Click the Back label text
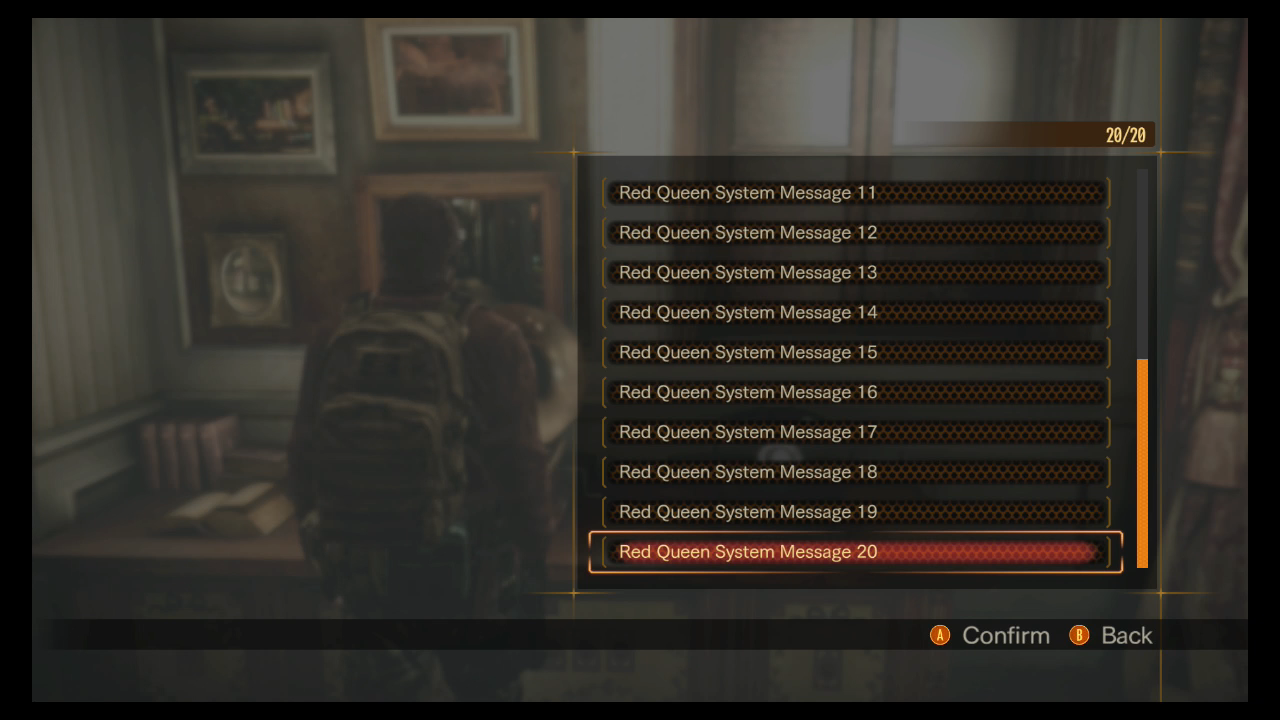 [1126, 635]
